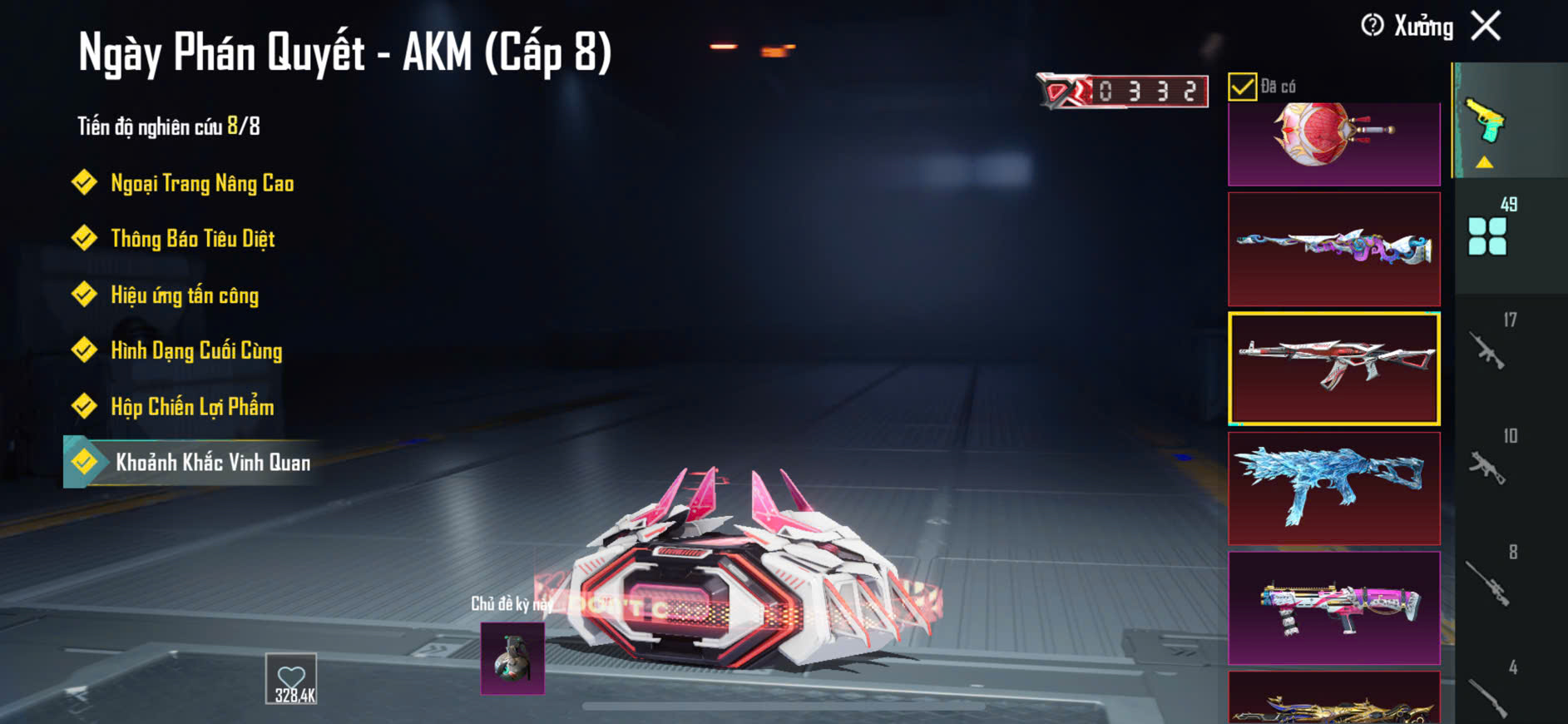This screenshot has width=1568, height=724.
Task: Open the grenade seasonal theme thumbnail
Action: coord(512,658)
